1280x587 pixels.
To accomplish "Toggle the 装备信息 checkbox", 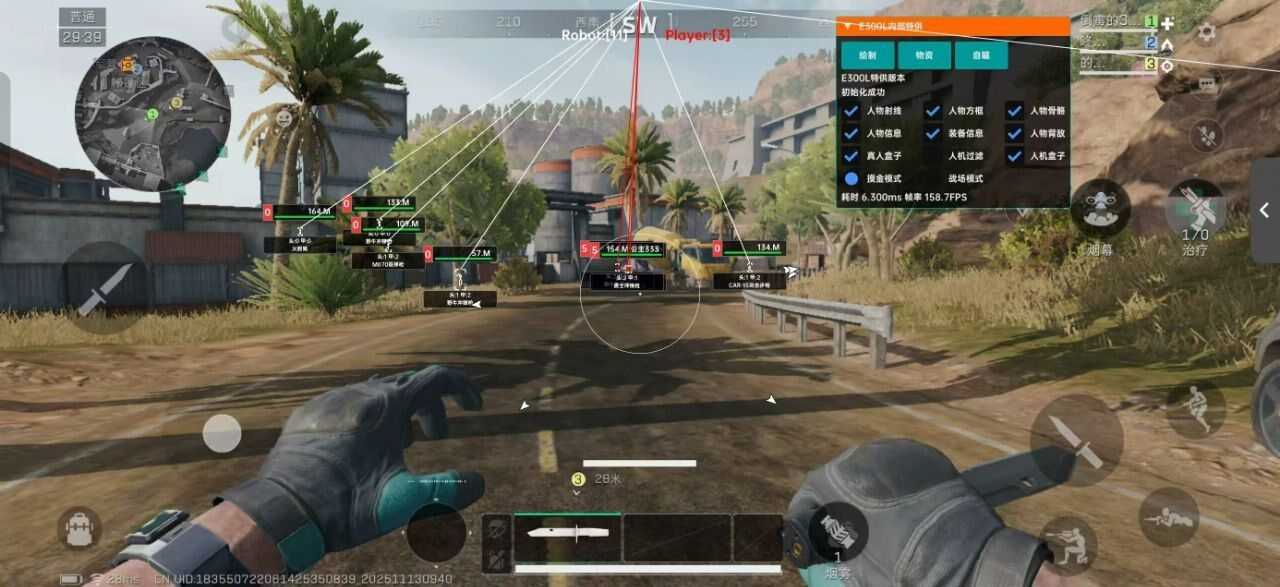I will [933, 133].
